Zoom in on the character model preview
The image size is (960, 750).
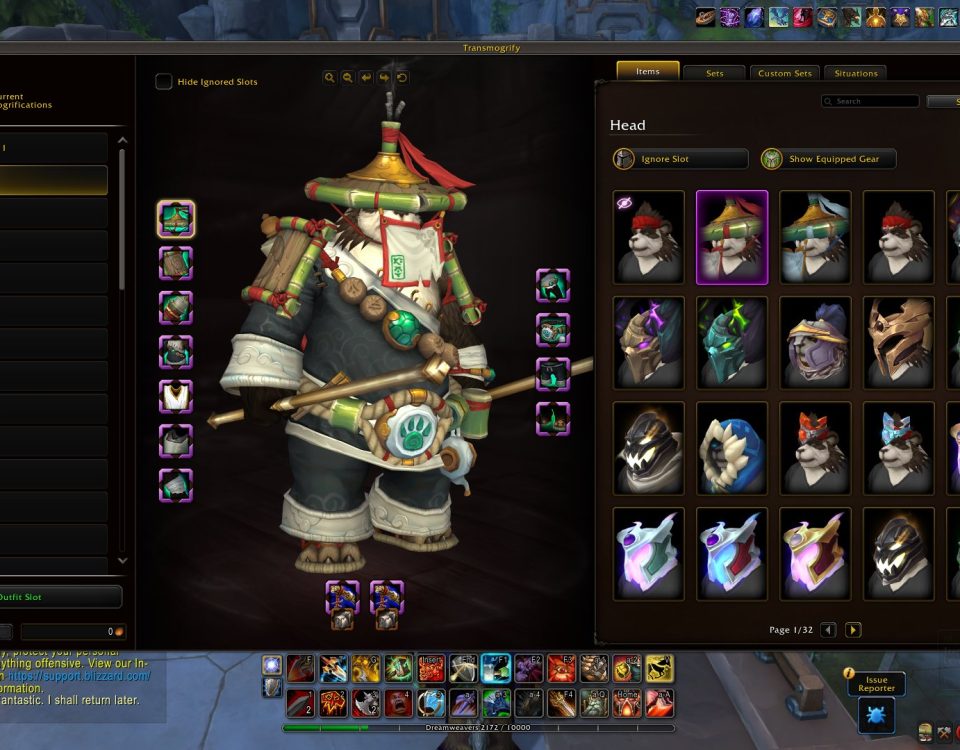pyautogui.click(x=330, y=77)
